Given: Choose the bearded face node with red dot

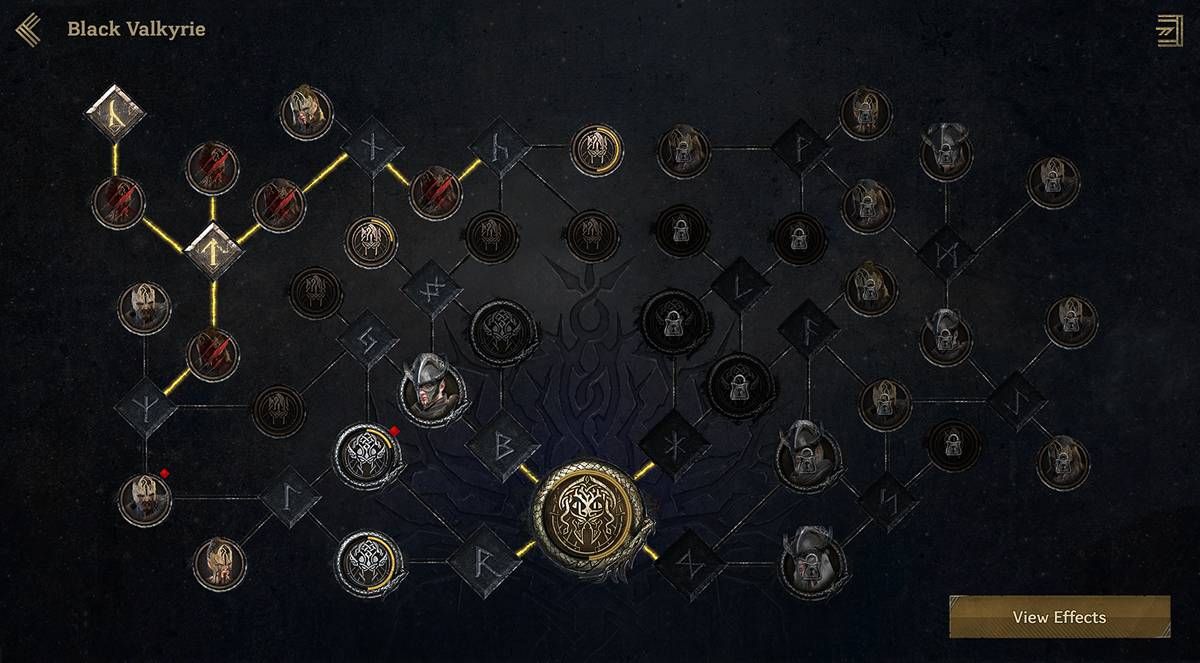Looking at the screenshot, I should [x=145, y=500].
